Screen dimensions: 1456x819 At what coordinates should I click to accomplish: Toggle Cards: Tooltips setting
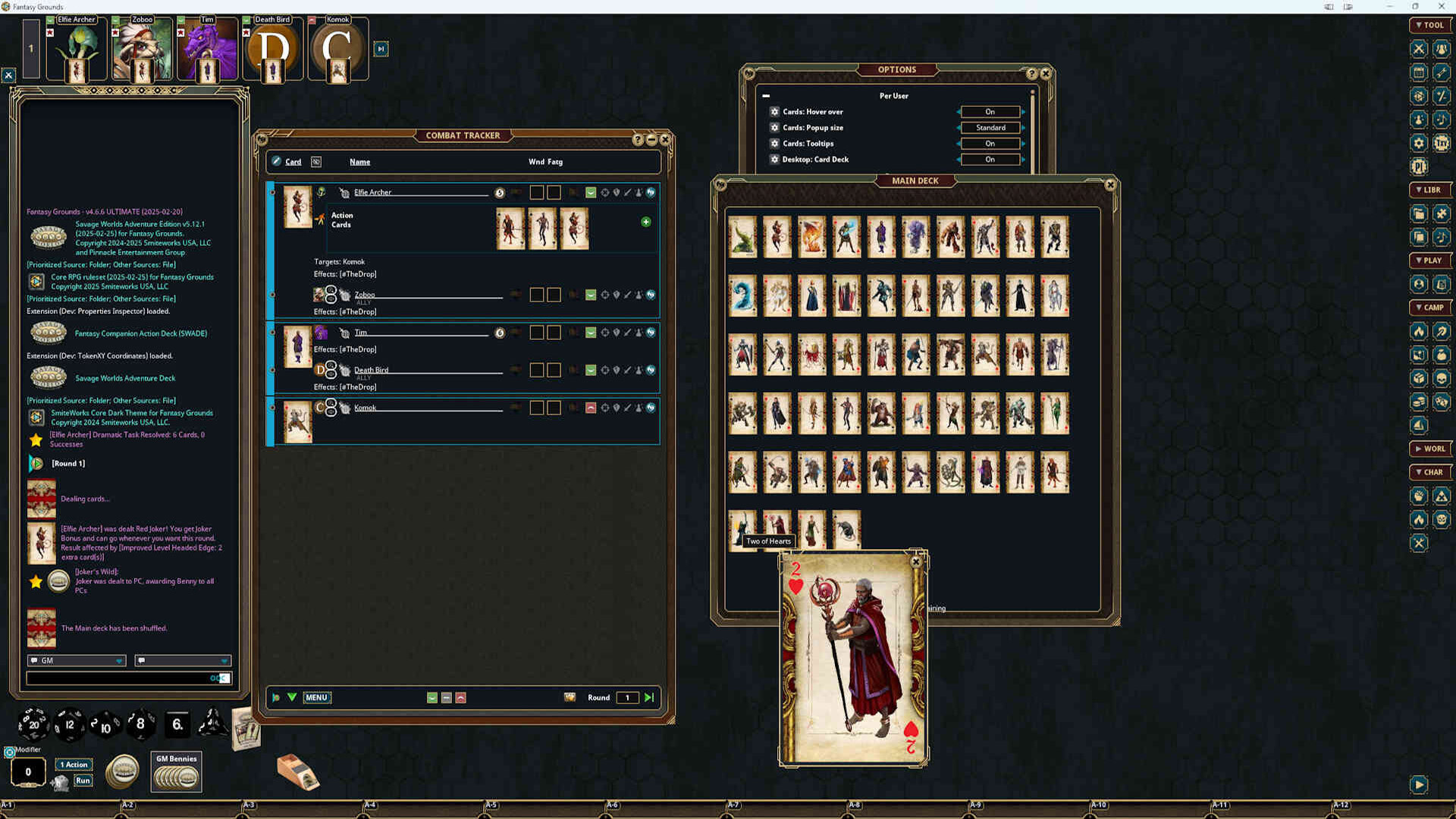click(990, 143)
